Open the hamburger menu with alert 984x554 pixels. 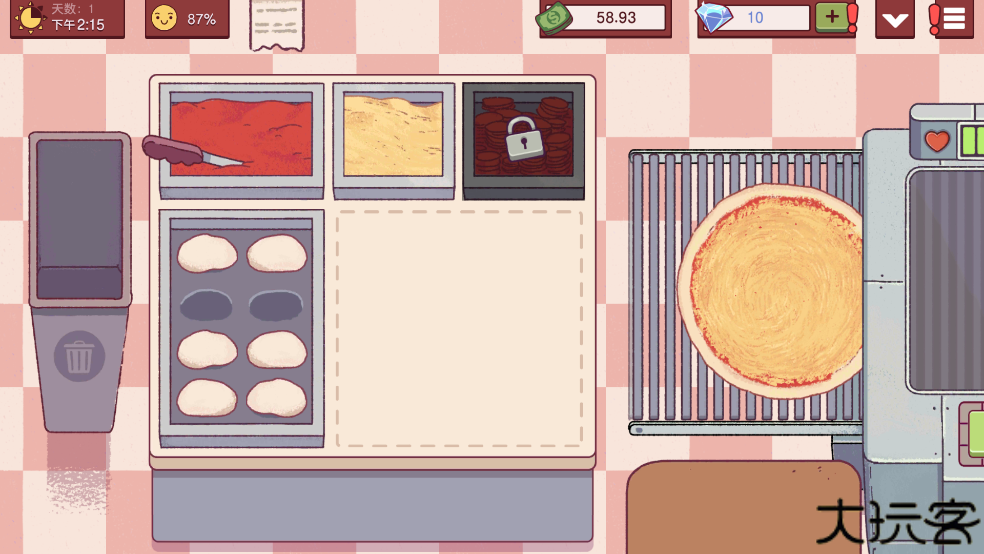tap(951, 18)
